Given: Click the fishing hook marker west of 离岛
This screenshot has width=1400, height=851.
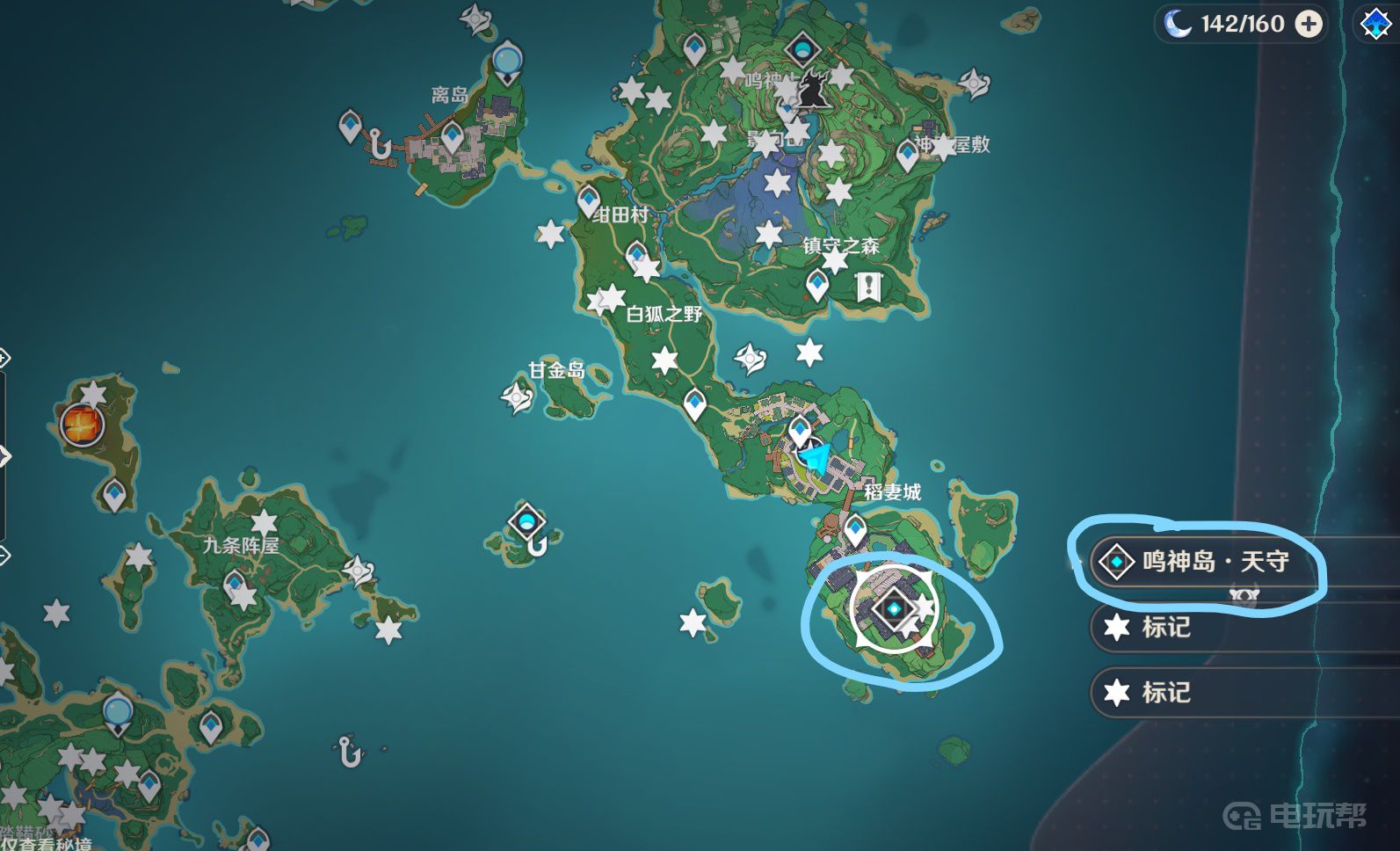Looking at the screenshot, I should tap(380, 145).
